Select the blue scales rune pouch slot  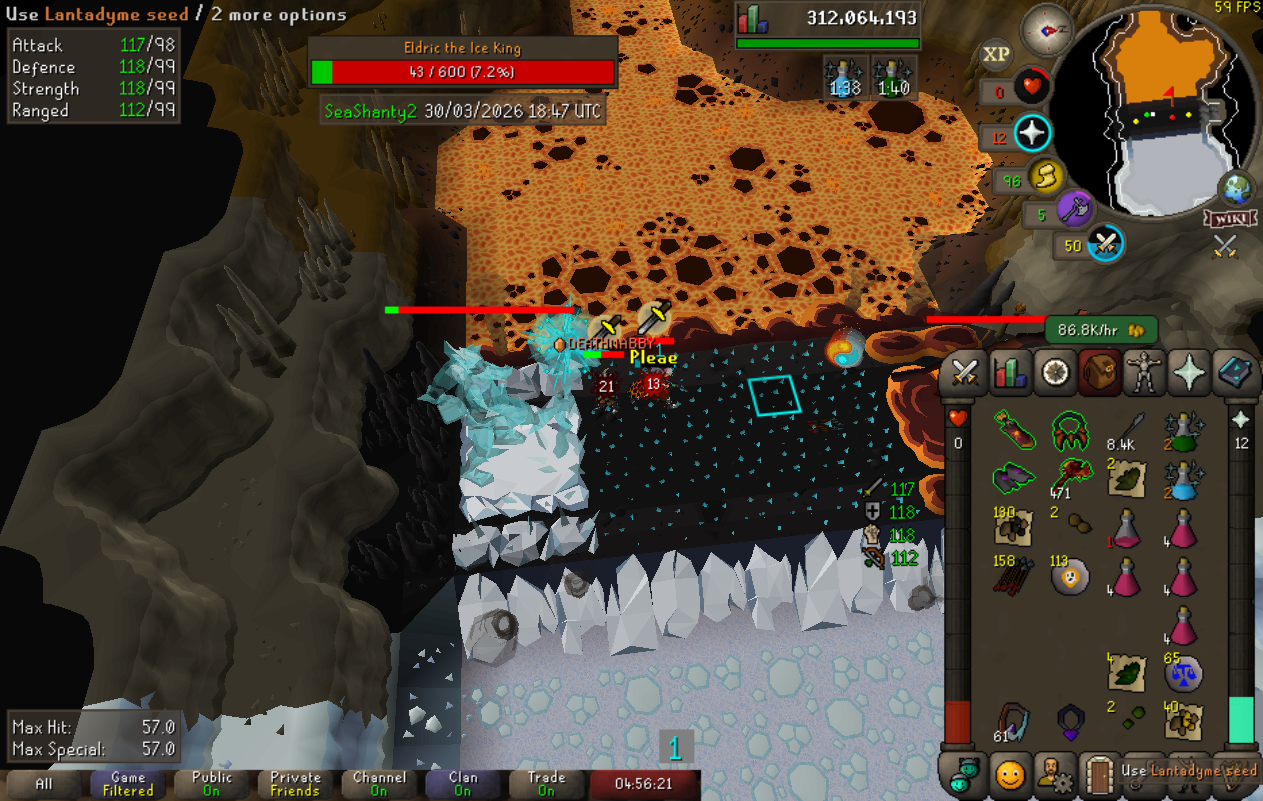click(x=1183, y=674)
